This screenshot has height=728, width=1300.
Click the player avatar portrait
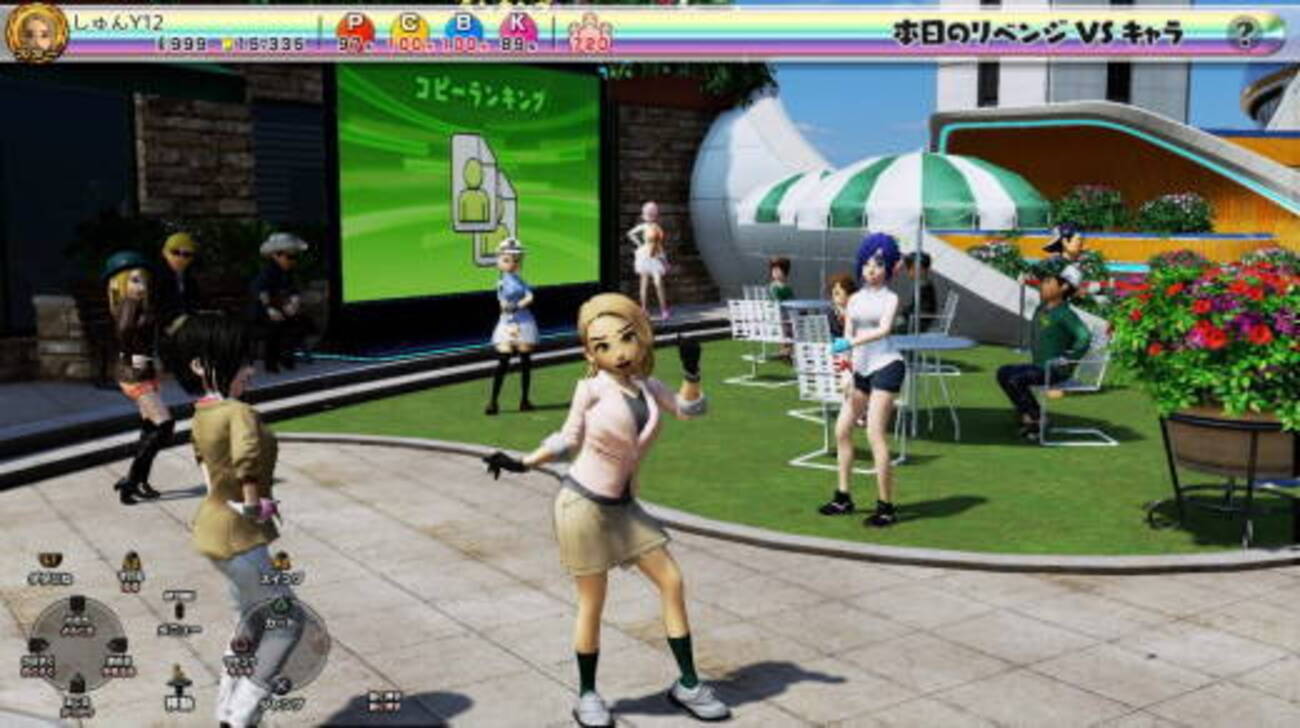pos(37,32)
